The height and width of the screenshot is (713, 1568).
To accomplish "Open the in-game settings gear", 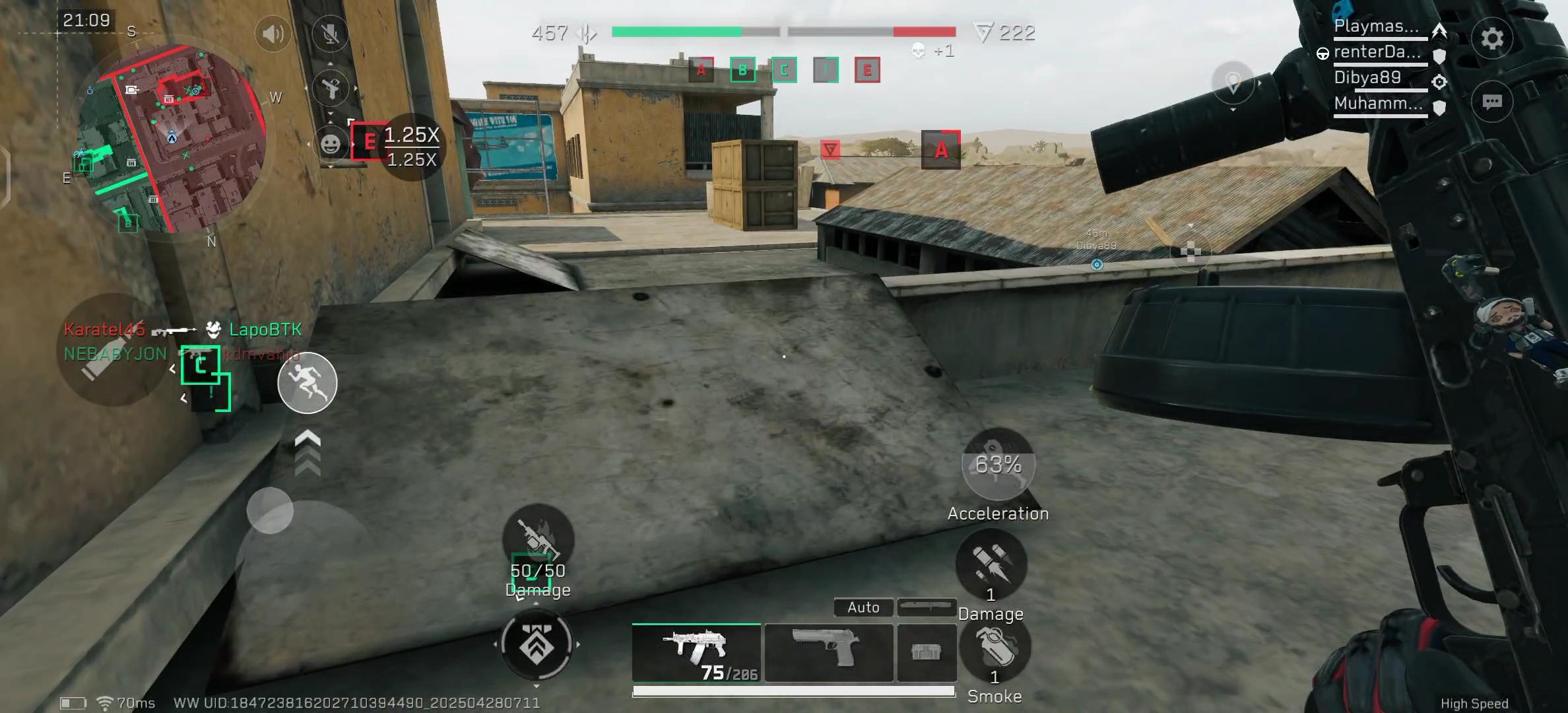I will 1493,38.
